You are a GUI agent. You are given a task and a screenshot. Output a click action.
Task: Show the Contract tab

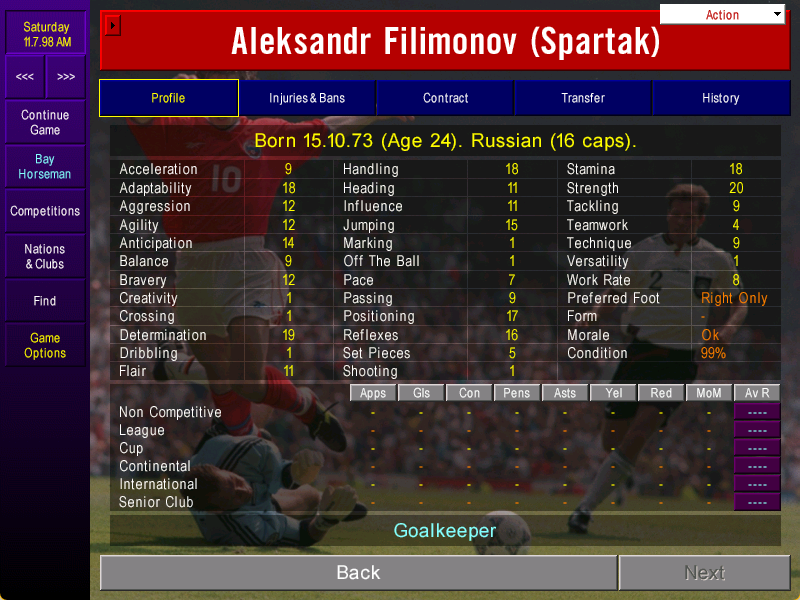tap(445, 98)
